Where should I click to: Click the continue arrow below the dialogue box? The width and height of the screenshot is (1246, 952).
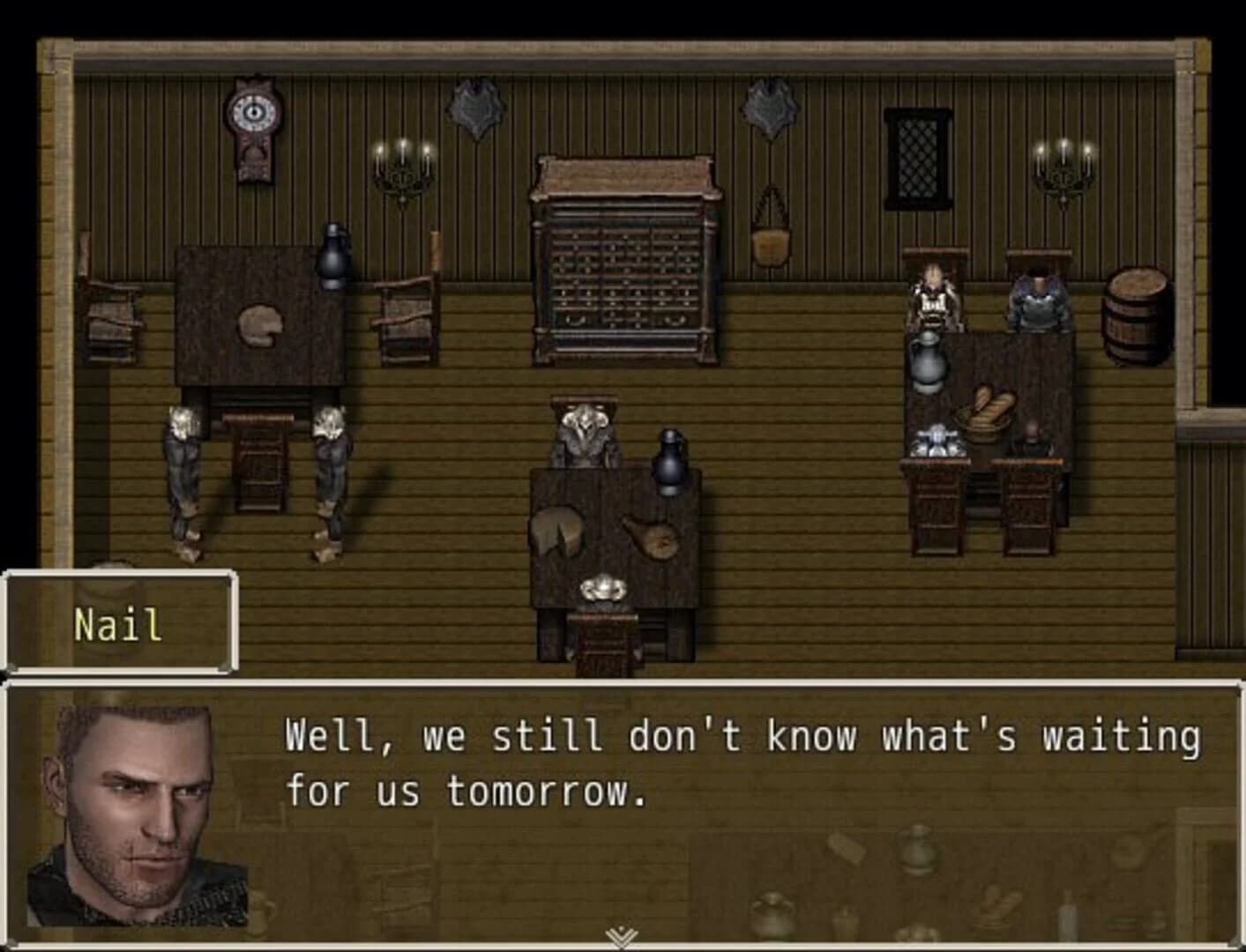pyautogui.click(x=623, y=932)
